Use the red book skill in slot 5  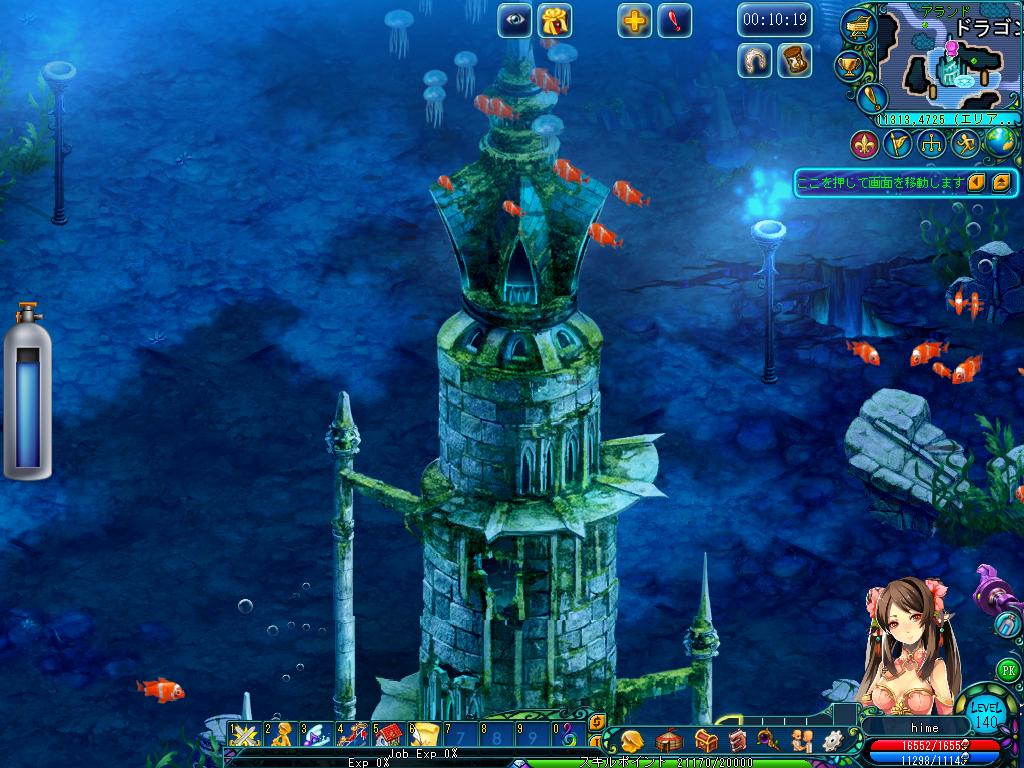(388, 736)
